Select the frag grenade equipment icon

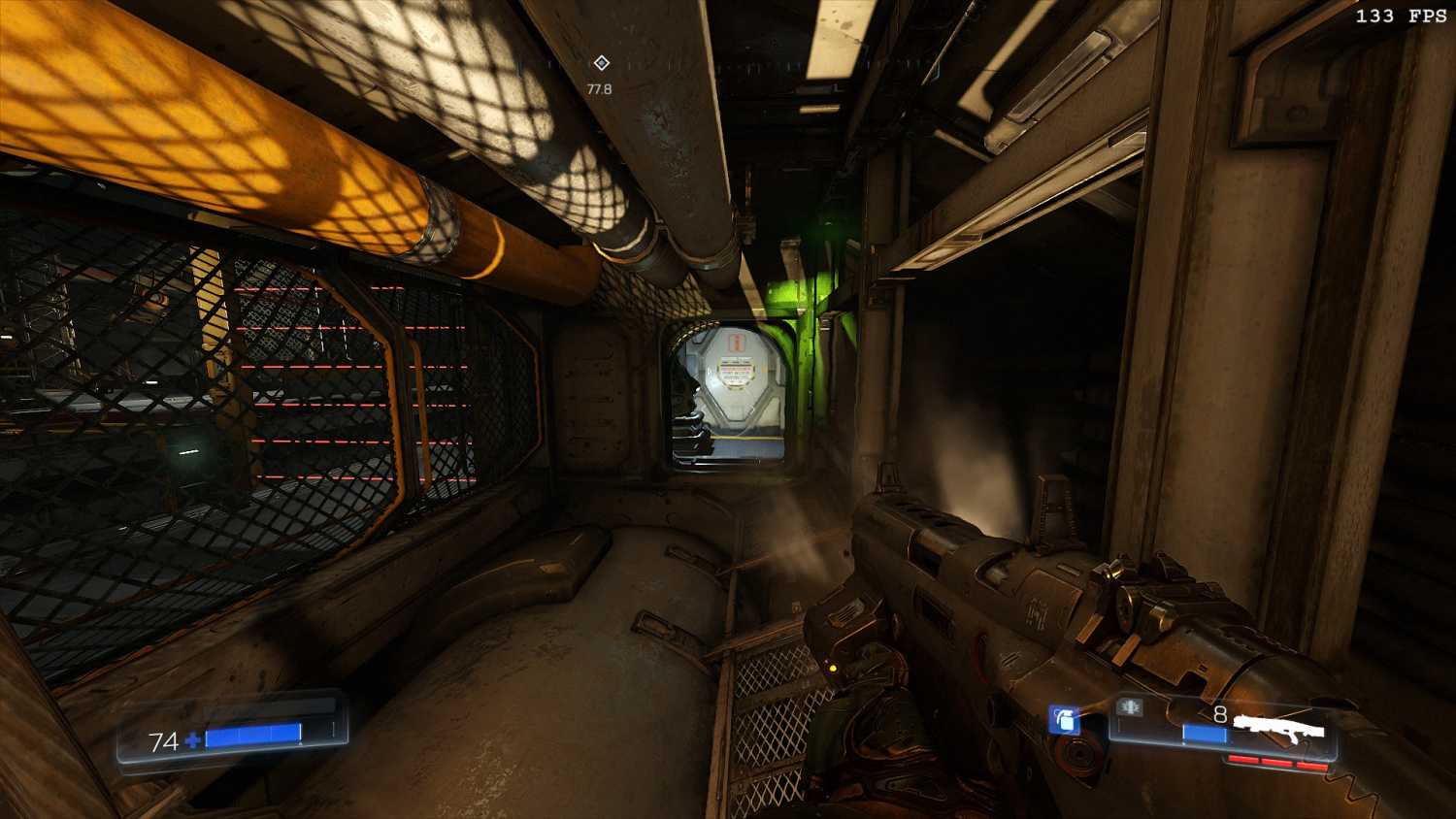[x=1064, y=720]
